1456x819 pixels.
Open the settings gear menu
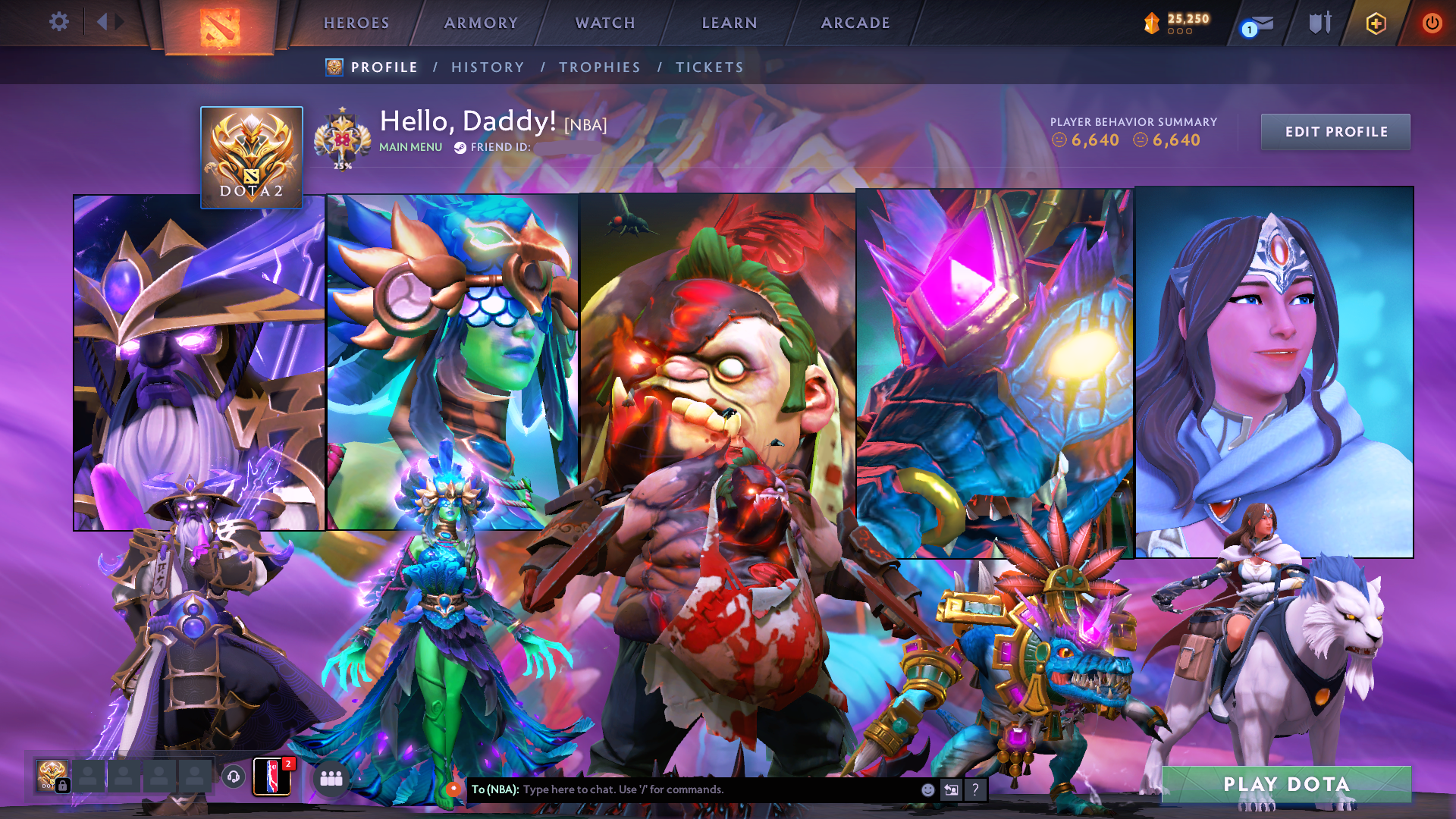point(59,22)
